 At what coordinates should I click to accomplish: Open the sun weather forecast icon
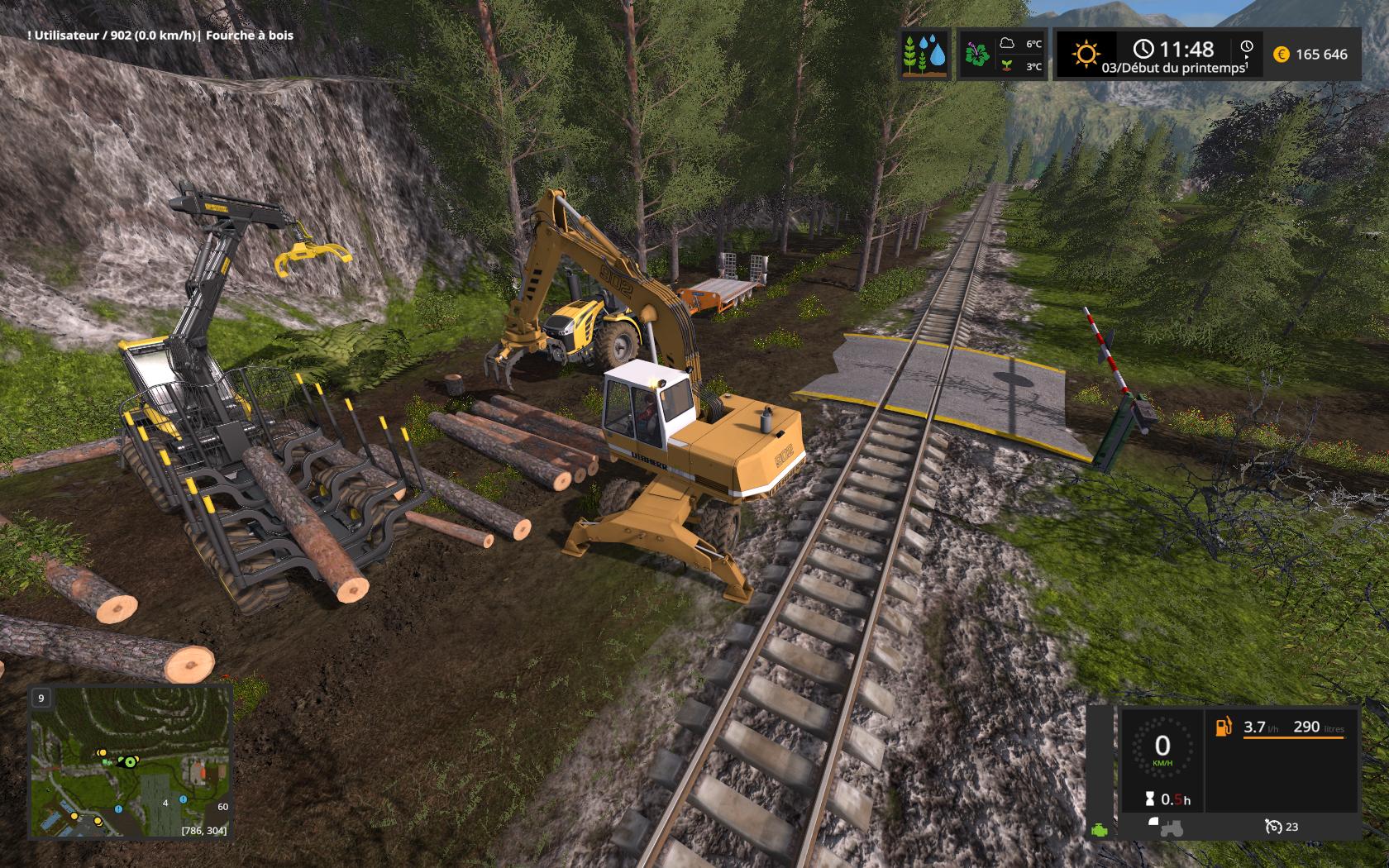coord(1086,55)
